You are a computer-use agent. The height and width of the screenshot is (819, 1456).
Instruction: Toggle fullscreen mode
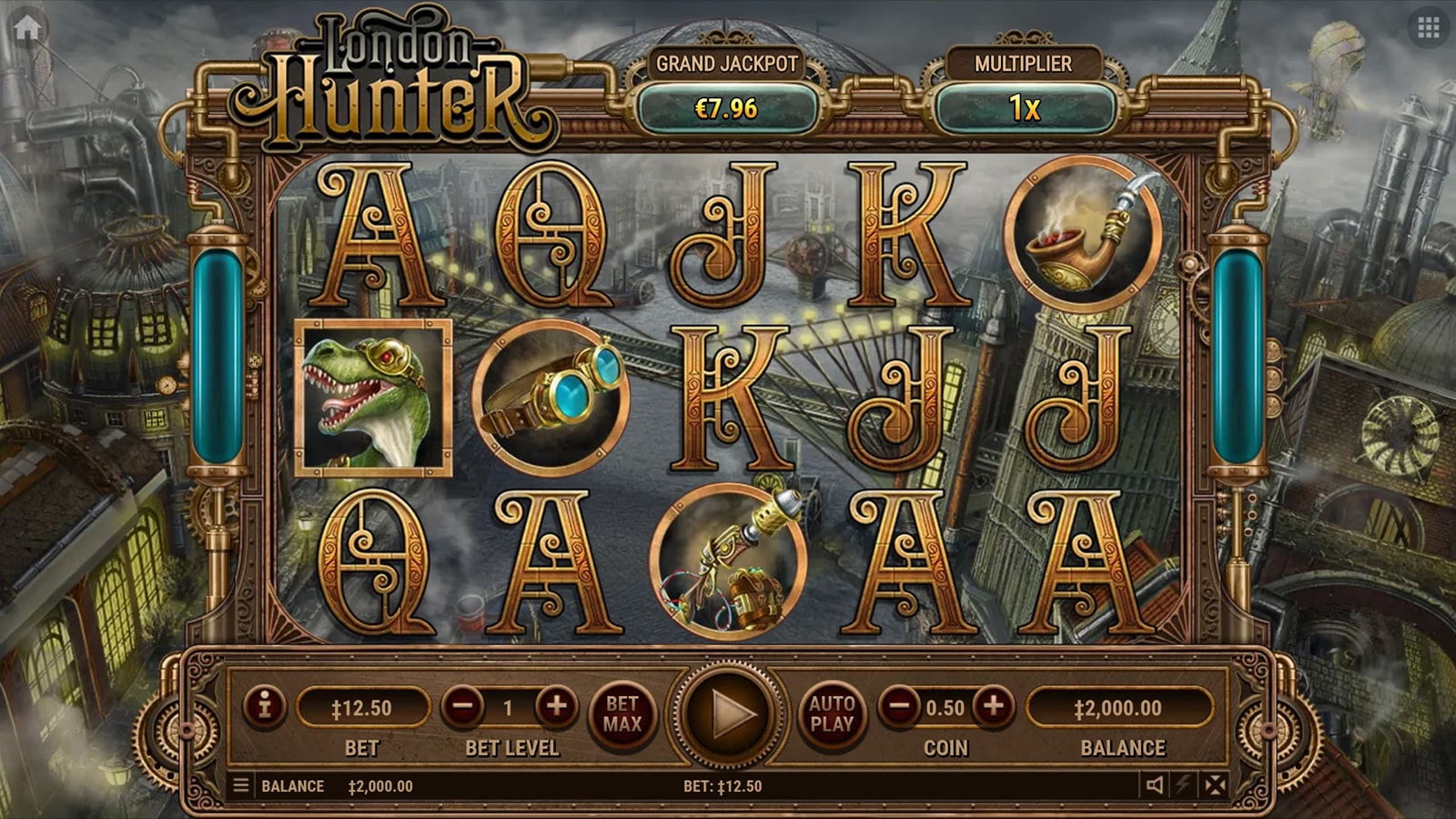1215,784
